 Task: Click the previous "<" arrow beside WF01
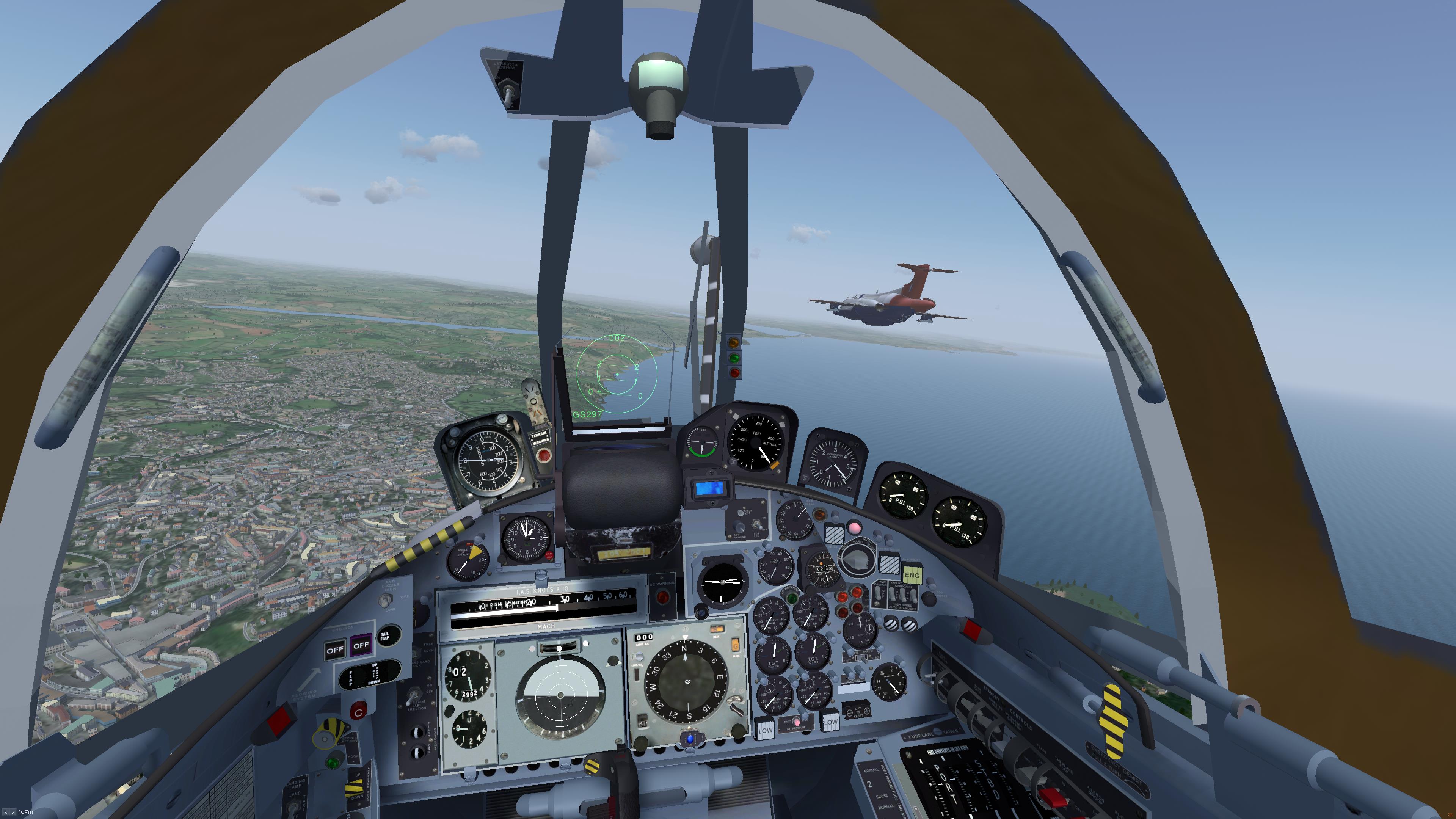tap(6, 813)
